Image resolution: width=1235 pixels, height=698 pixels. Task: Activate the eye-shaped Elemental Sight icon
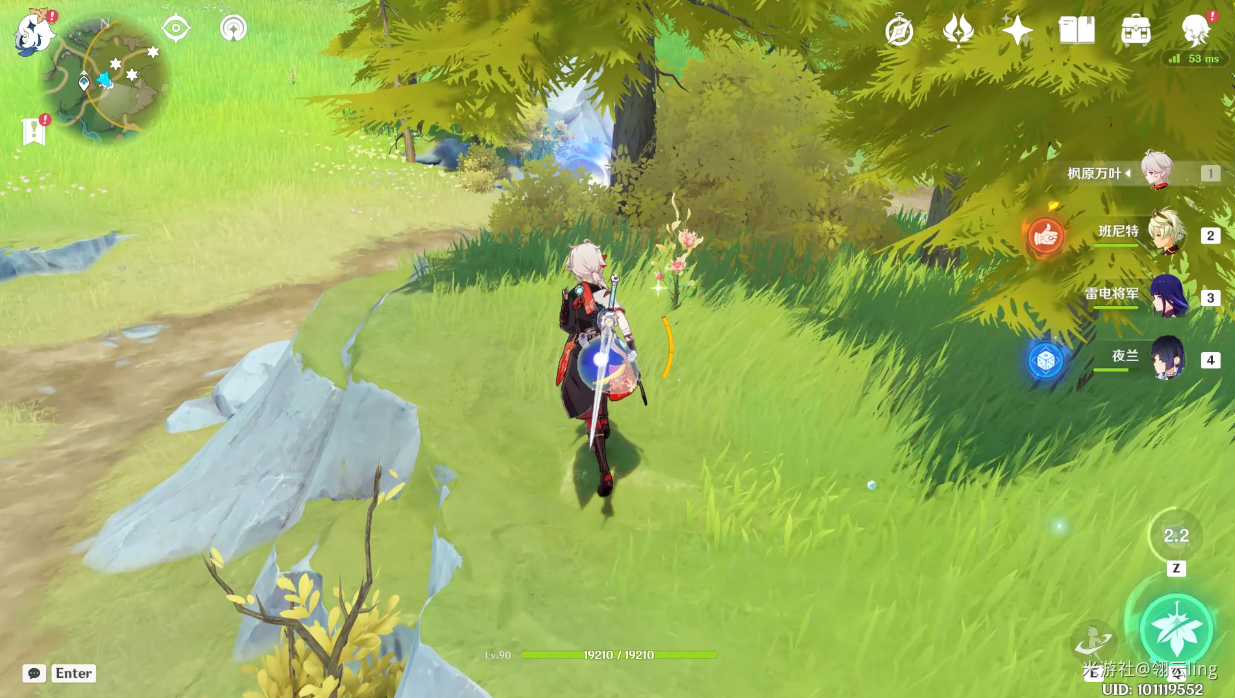coord(176,28)
